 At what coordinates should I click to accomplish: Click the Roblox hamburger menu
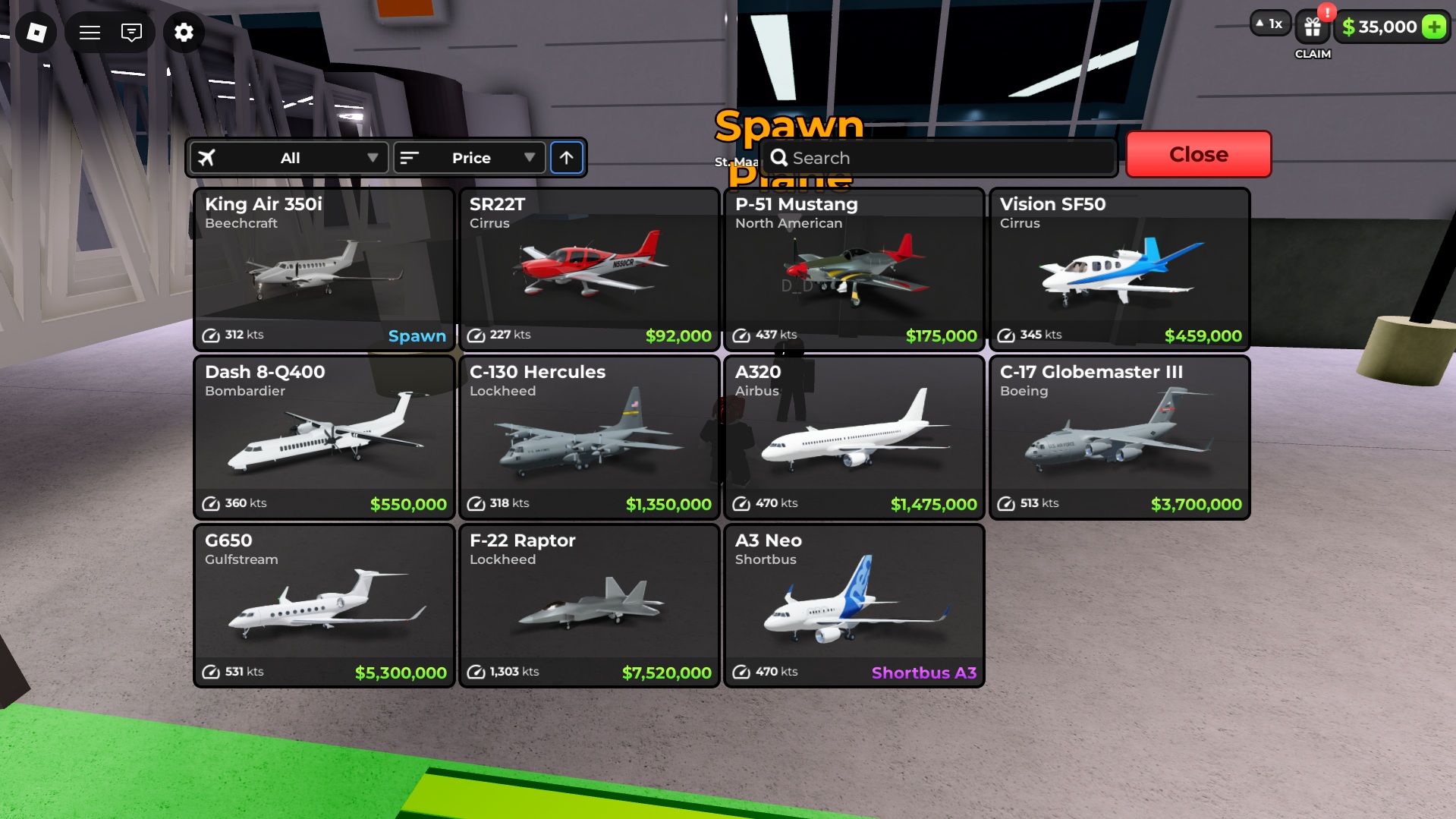point(89,33)
